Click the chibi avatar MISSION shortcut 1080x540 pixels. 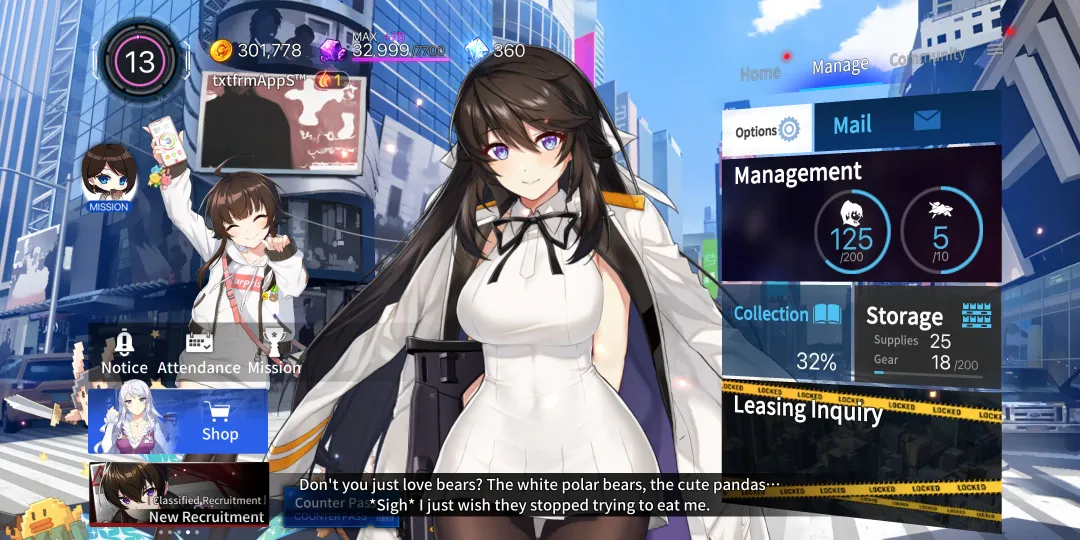(109, 178)
